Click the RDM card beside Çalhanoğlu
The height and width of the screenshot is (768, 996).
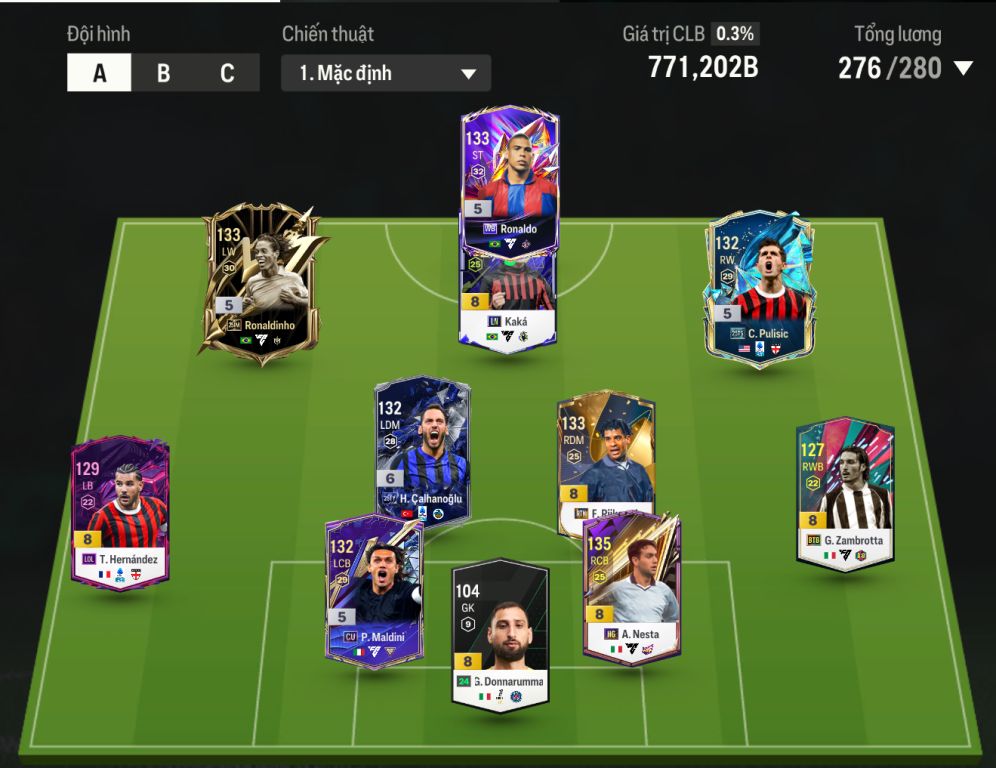tap(606, 450)
